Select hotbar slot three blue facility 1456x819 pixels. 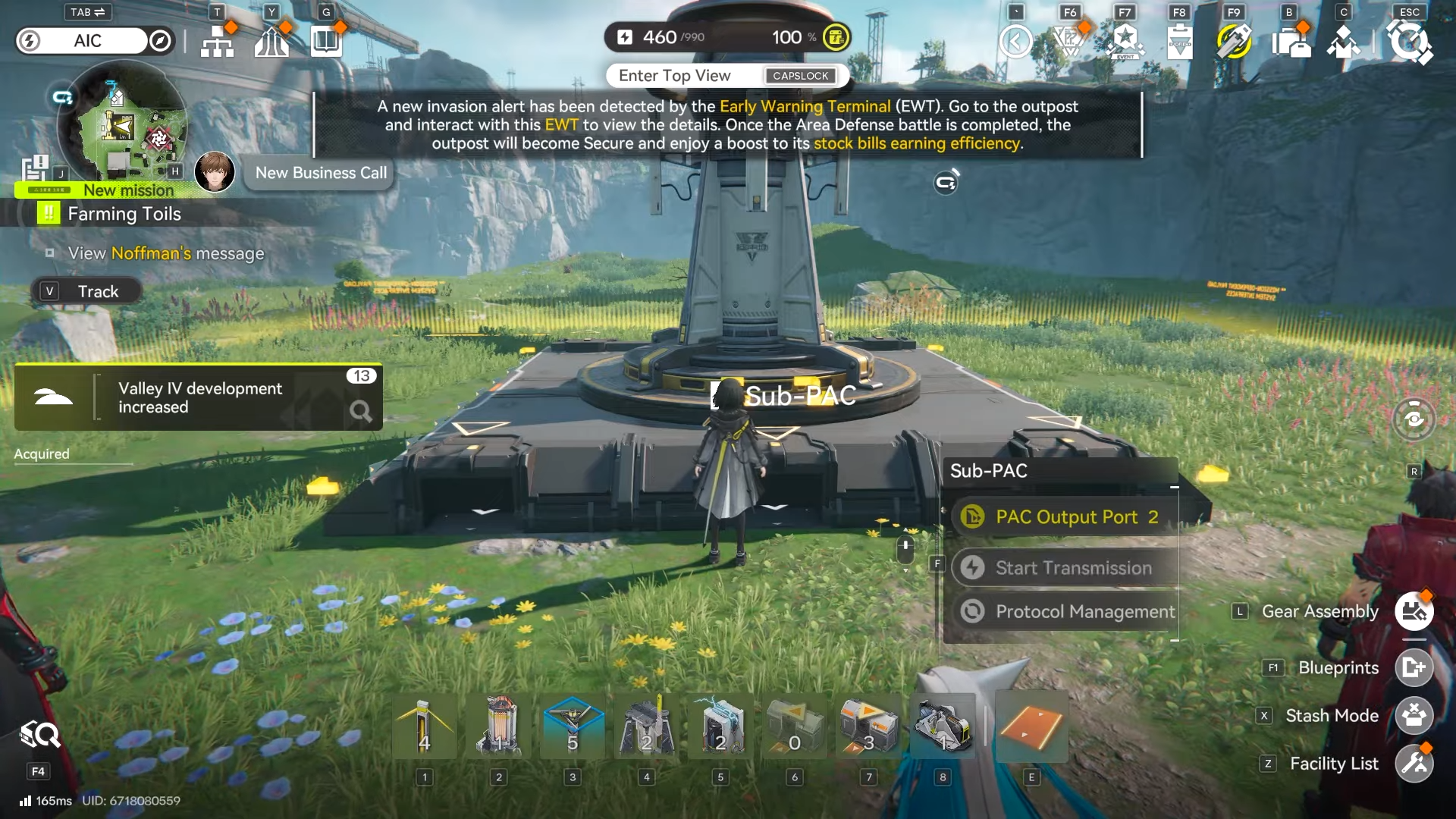573,726
